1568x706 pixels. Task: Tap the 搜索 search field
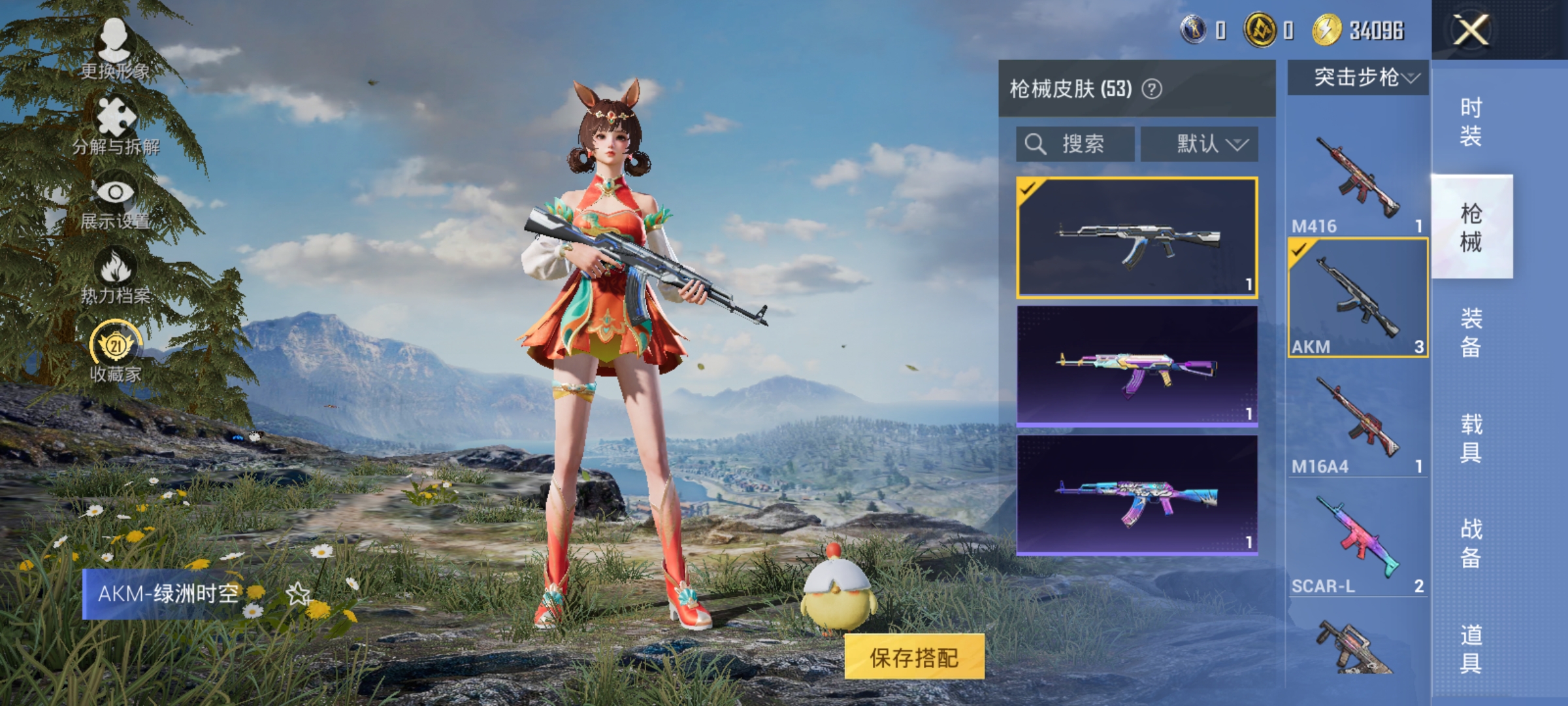(x=1075, y=144)
